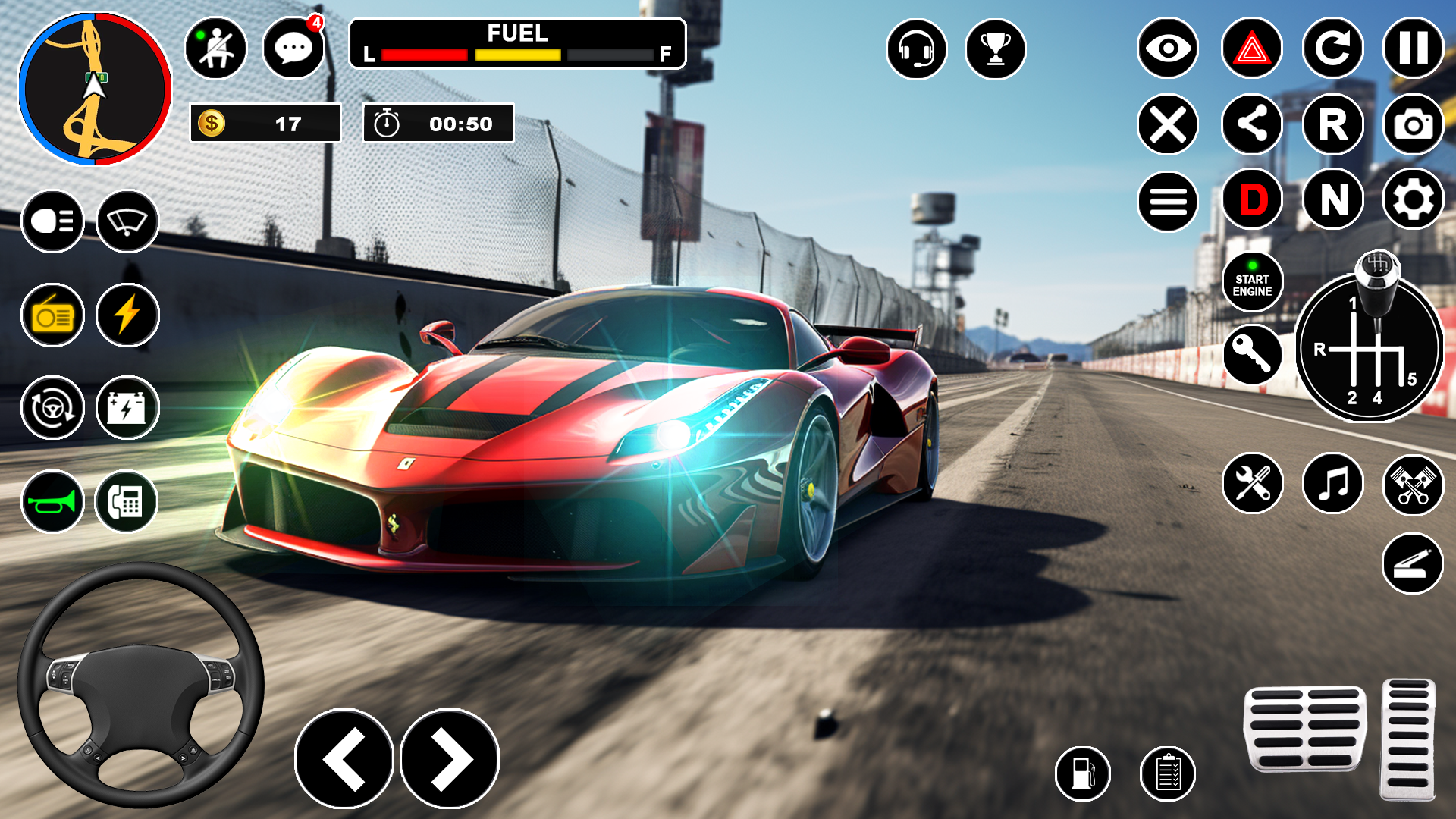Play music with the note icon
The height and width of the screenshot is (819, 1456).
tap(1332, 484)
